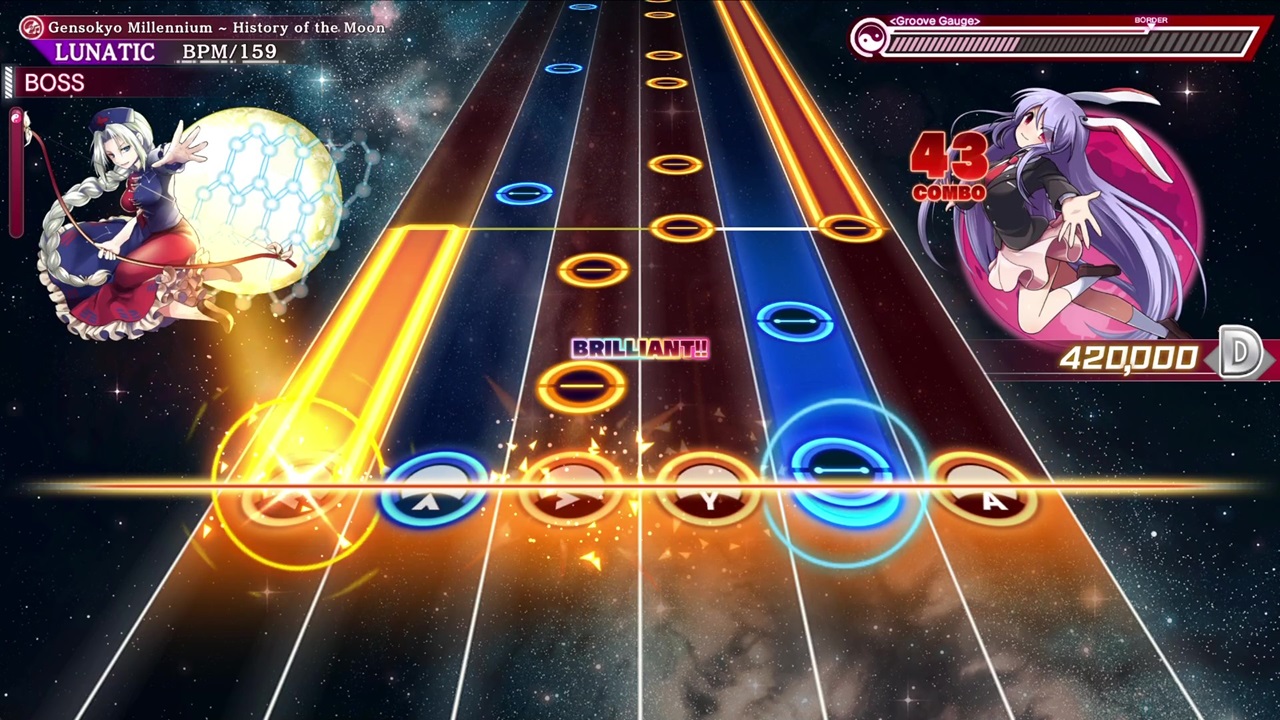Open the LUNATIC difficulty selector
Image resolution: width=1280 pixels, height=720 pixels.
[103, 52]
